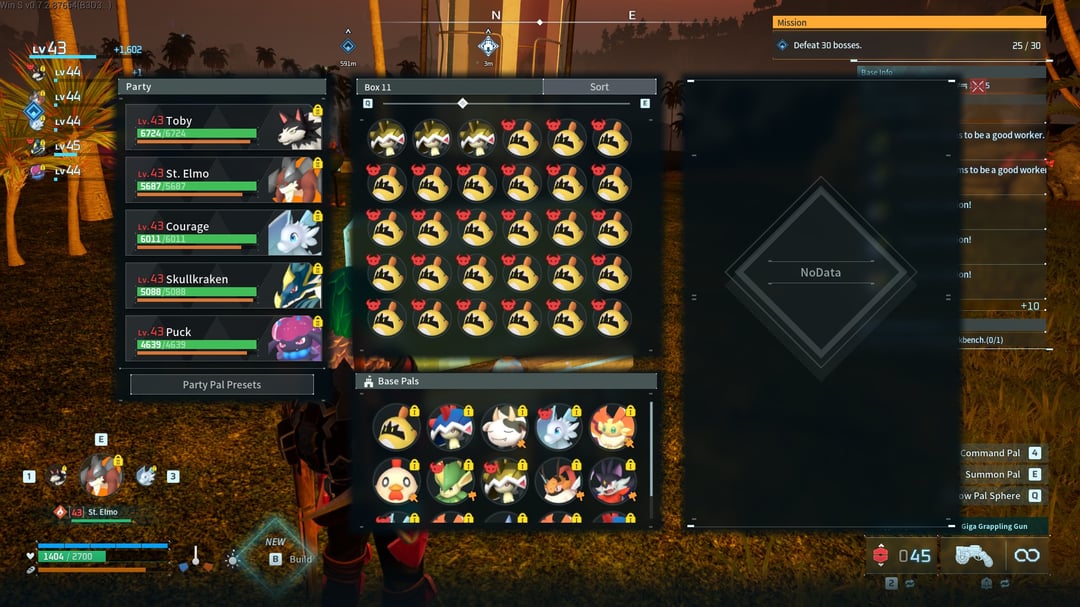Screen dimensions: 1080x607
Task: Select the white cow pal in Base Pals
Action: coord(504,427)
